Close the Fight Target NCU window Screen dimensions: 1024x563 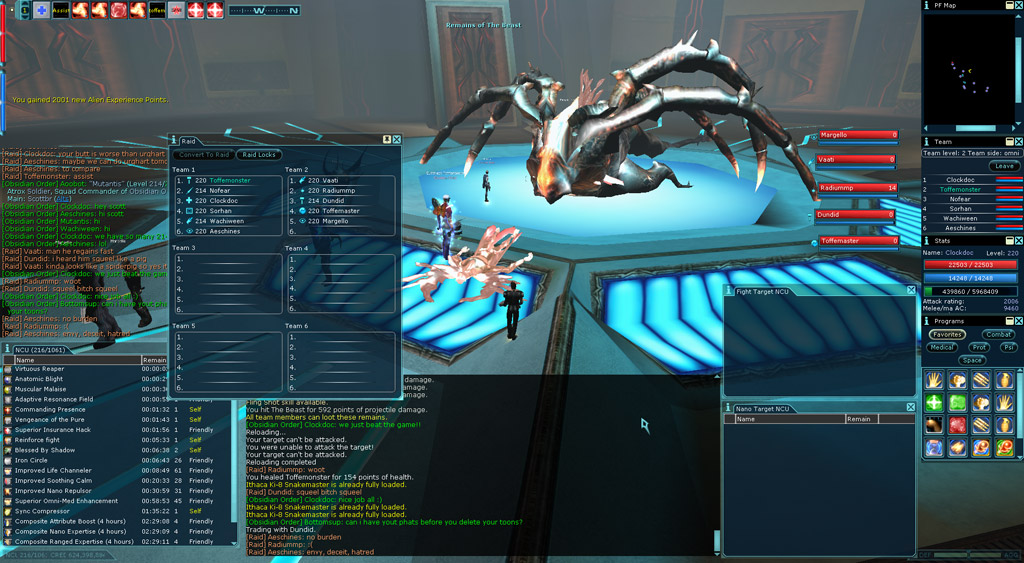click(x=910, y=291)
